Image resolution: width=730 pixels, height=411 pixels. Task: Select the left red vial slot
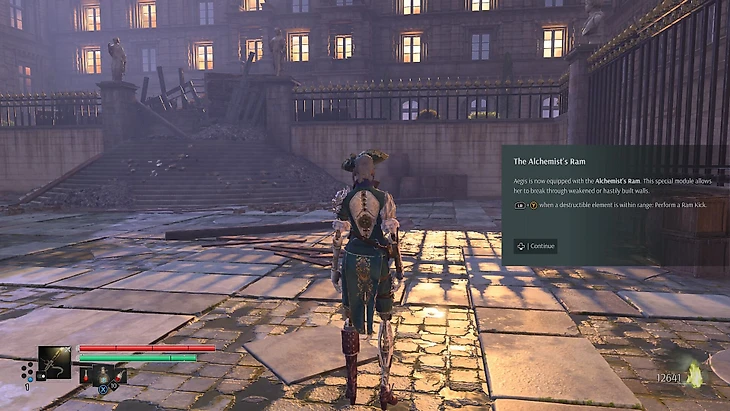coord(84,378)
